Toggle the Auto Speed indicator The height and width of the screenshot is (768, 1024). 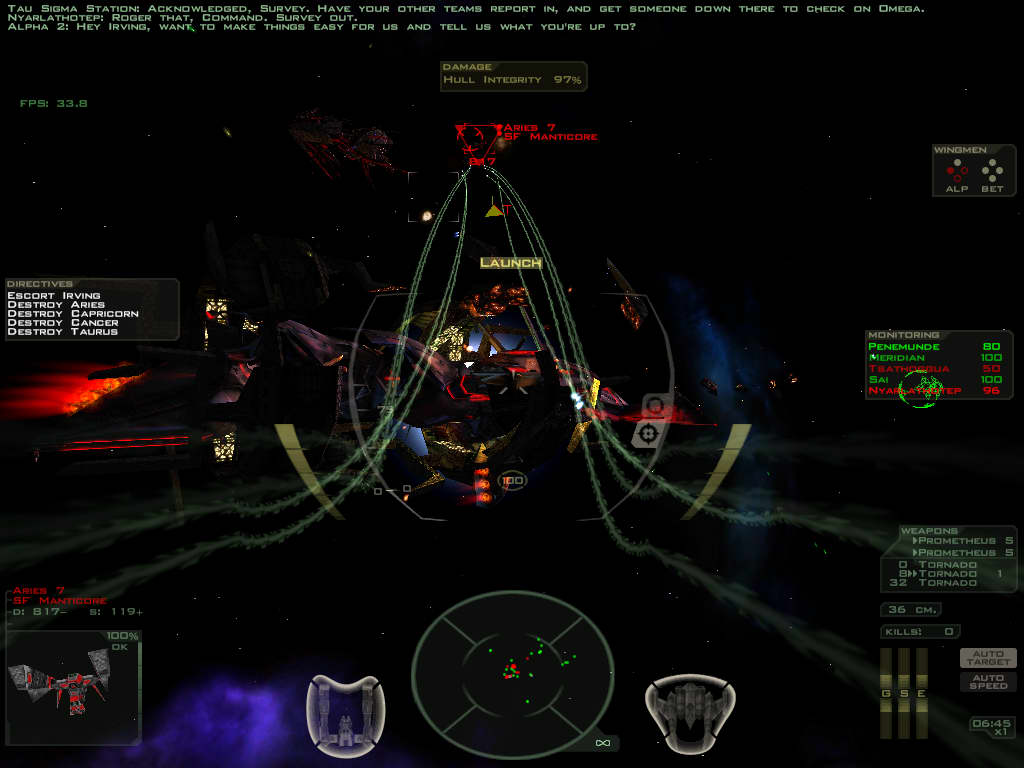[988, 681]
